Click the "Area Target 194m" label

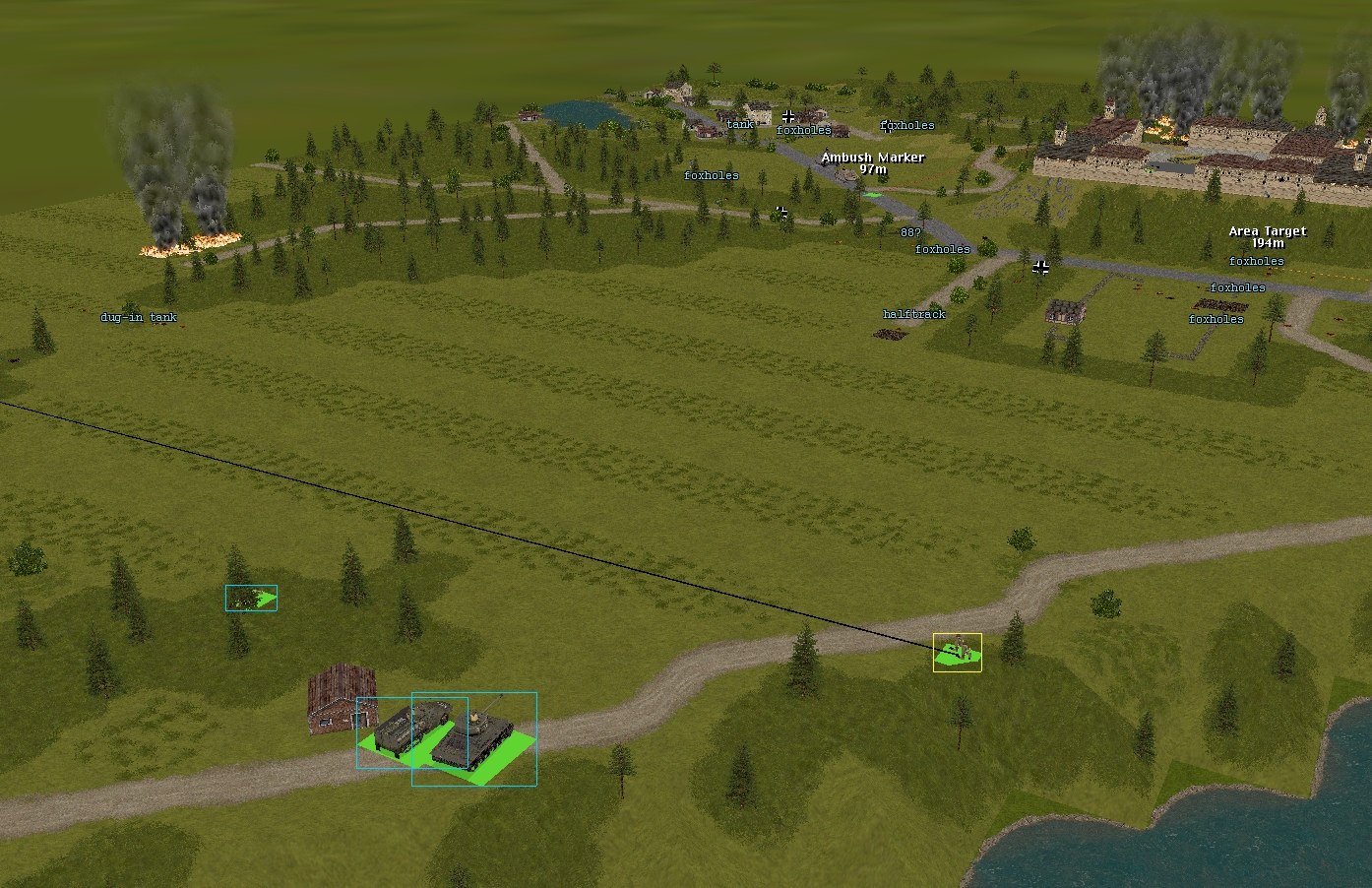(1268, 237)
